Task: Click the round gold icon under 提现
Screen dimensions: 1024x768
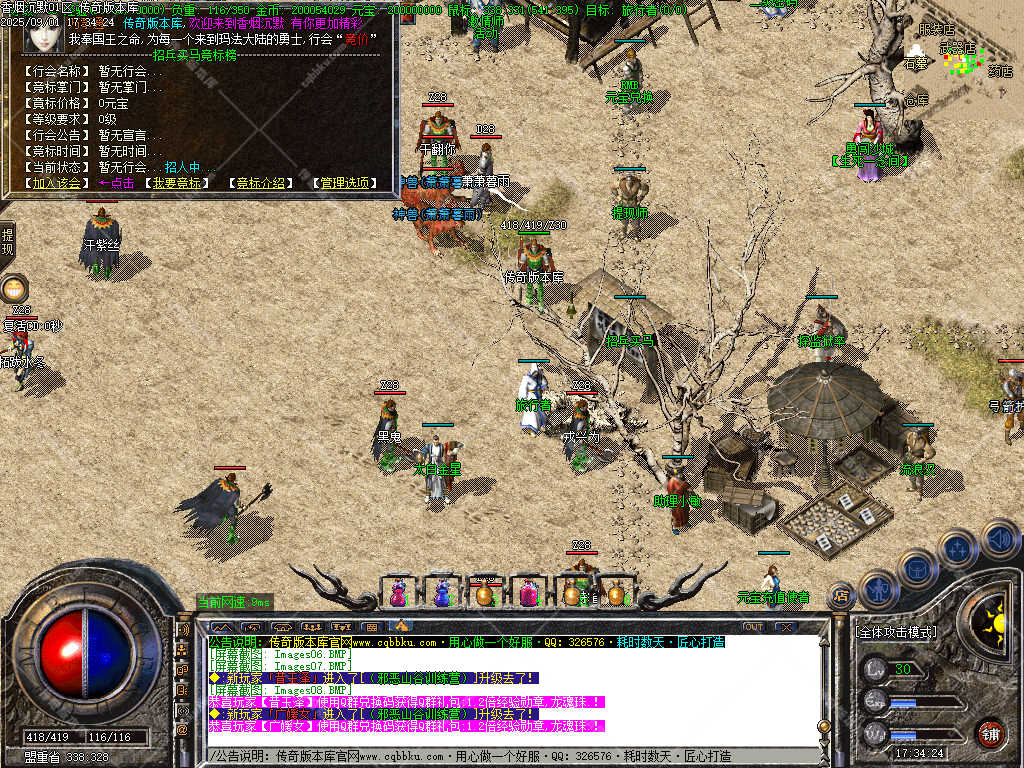Action: coord(14,289)
